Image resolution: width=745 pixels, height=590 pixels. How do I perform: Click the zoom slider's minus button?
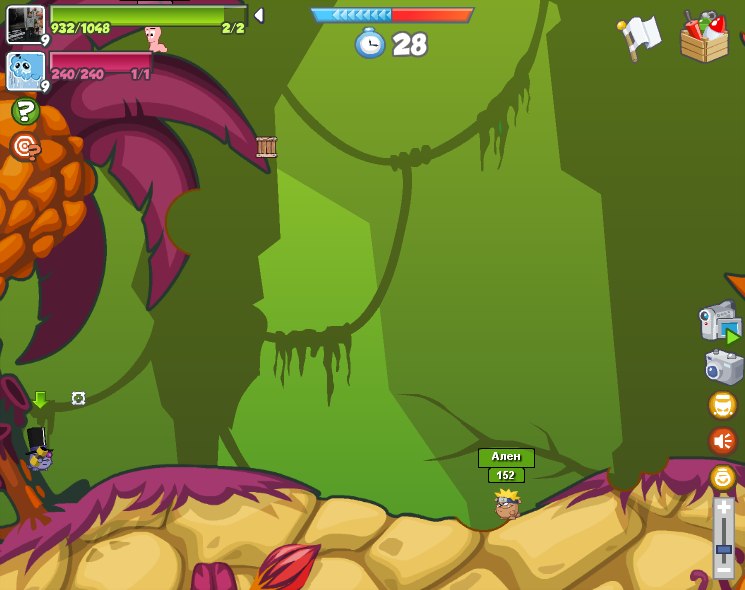723,572
